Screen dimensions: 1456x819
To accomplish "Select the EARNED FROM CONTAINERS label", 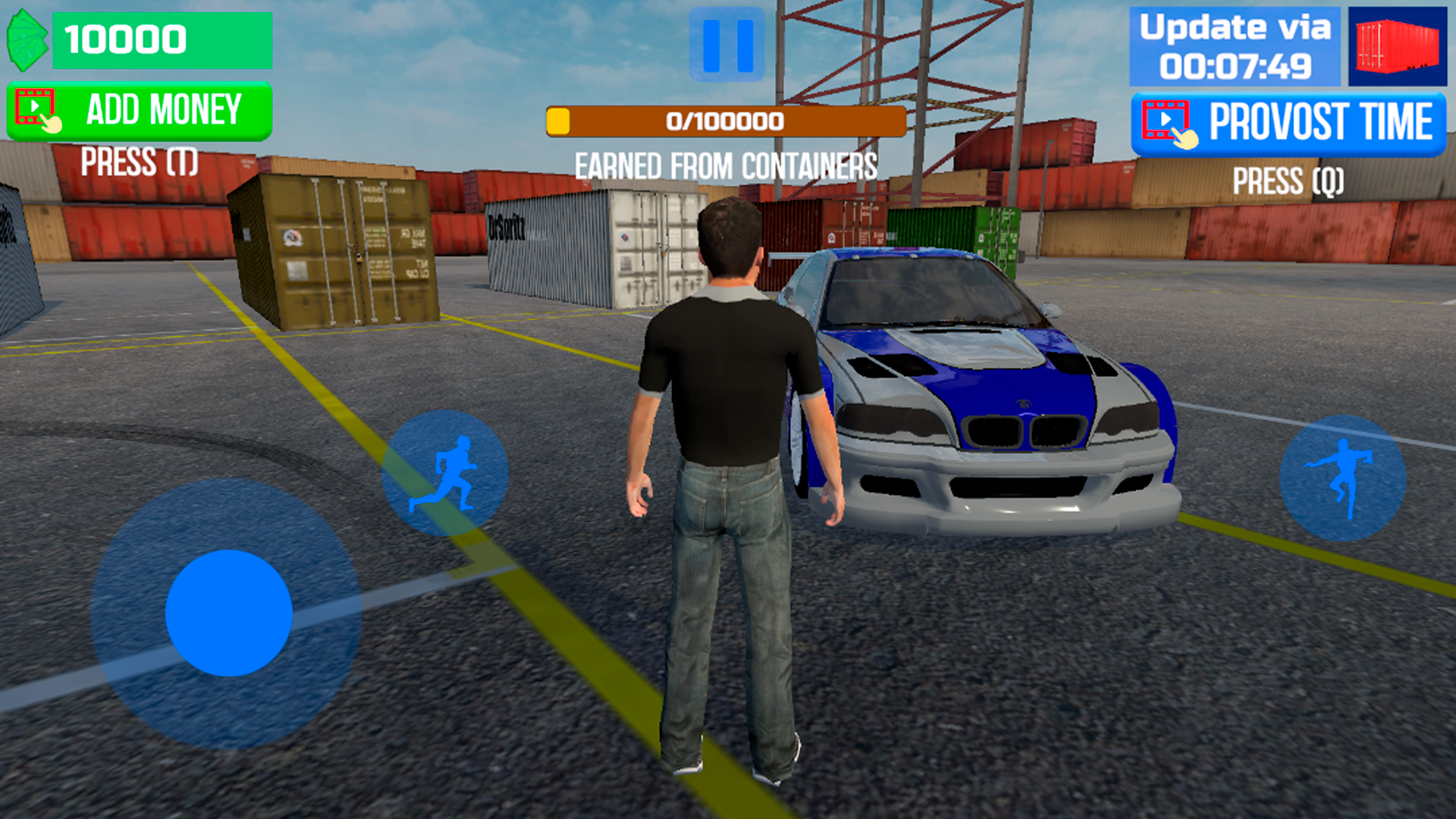I will tap(726, 163).
